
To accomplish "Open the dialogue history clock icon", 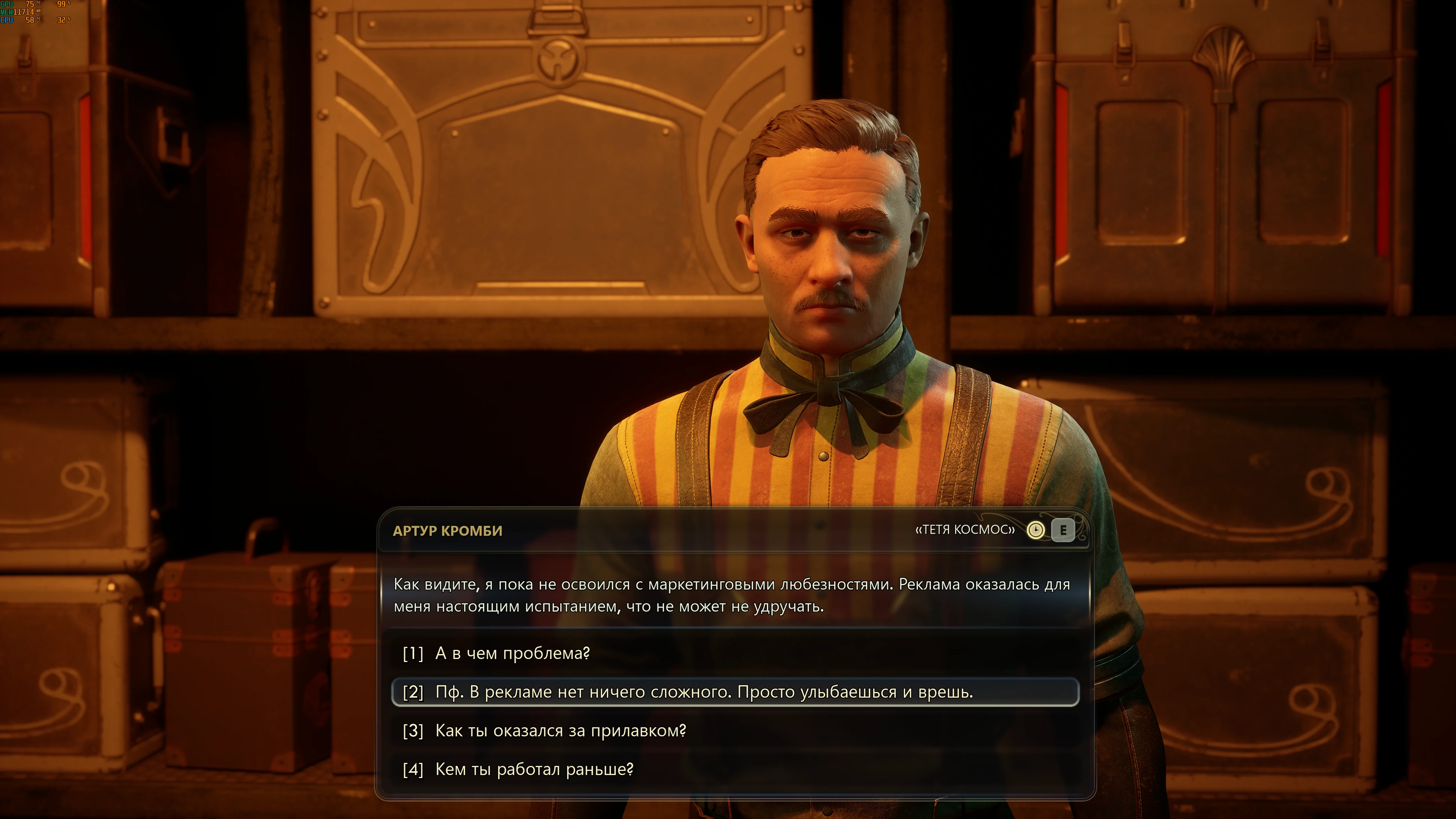I will point(1035,530).
